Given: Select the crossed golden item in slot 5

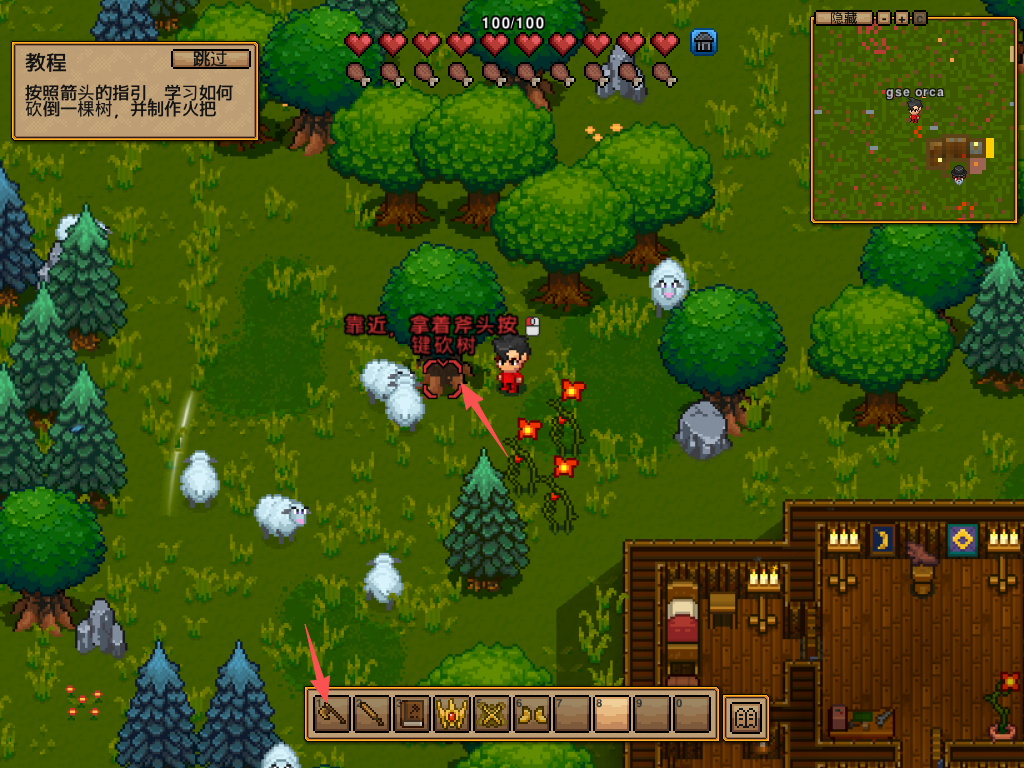Looking at the screenshot, I should click(x=492, y=714).
